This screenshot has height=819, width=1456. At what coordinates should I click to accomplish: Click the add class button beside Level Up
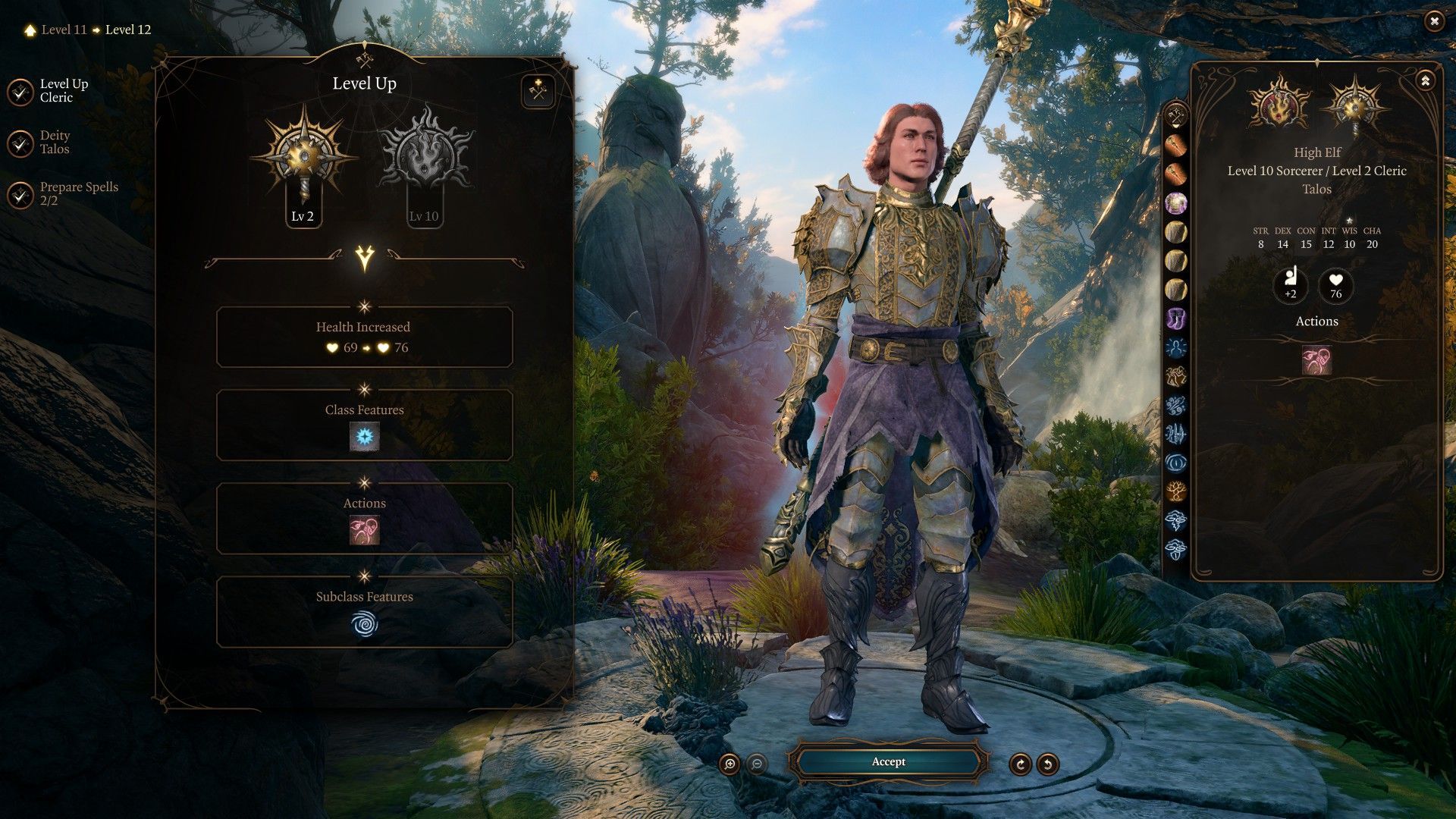538,92
